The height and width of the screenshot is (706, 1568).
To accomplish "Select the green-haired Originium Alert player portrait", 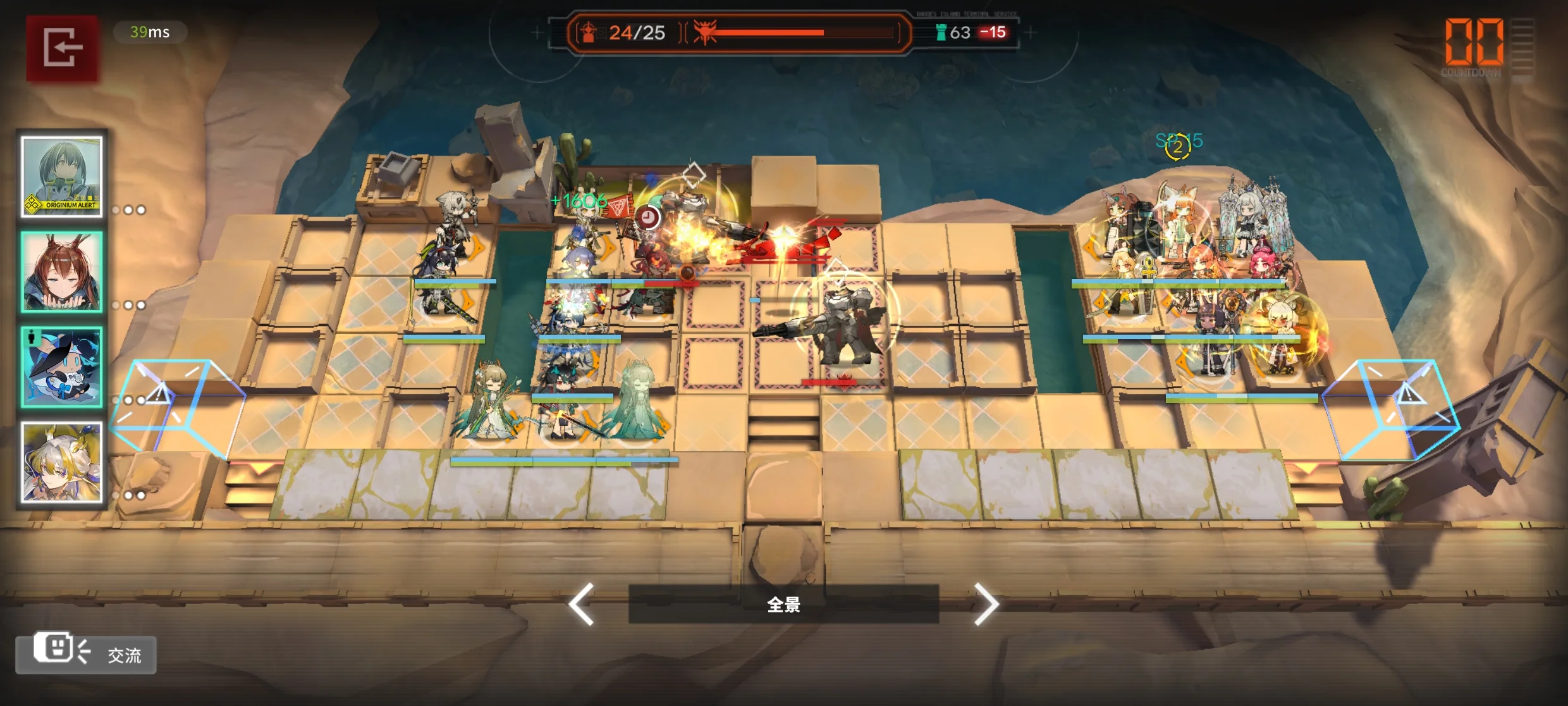I will pos(62,176).
